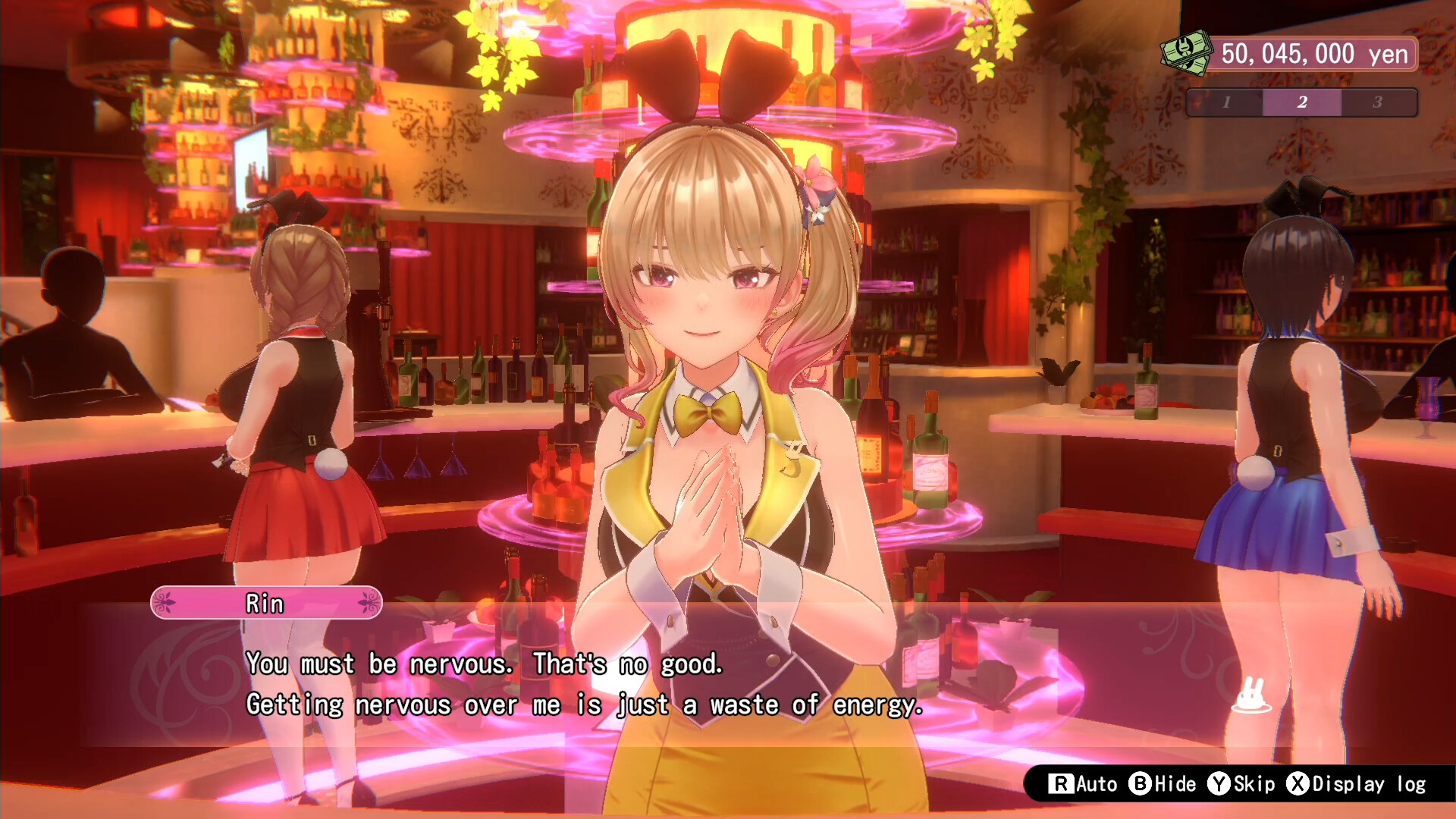Image resolution: width=1456 pixels, height=819 pixels.
Task: Select page 1 on the stage indicator
Action: point(1226,102)
